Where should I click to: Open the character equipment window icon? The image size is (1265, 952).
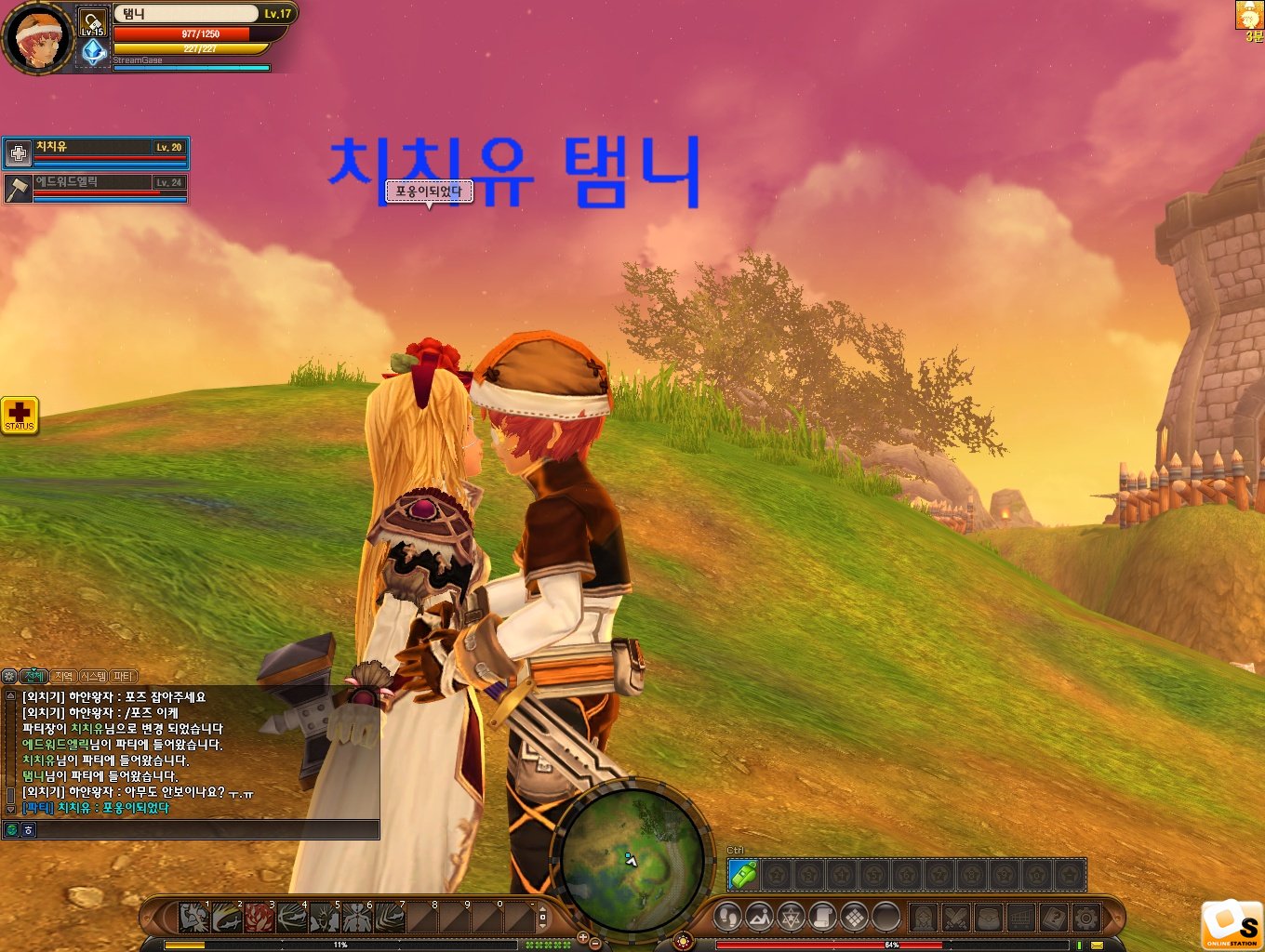[924, 918]
